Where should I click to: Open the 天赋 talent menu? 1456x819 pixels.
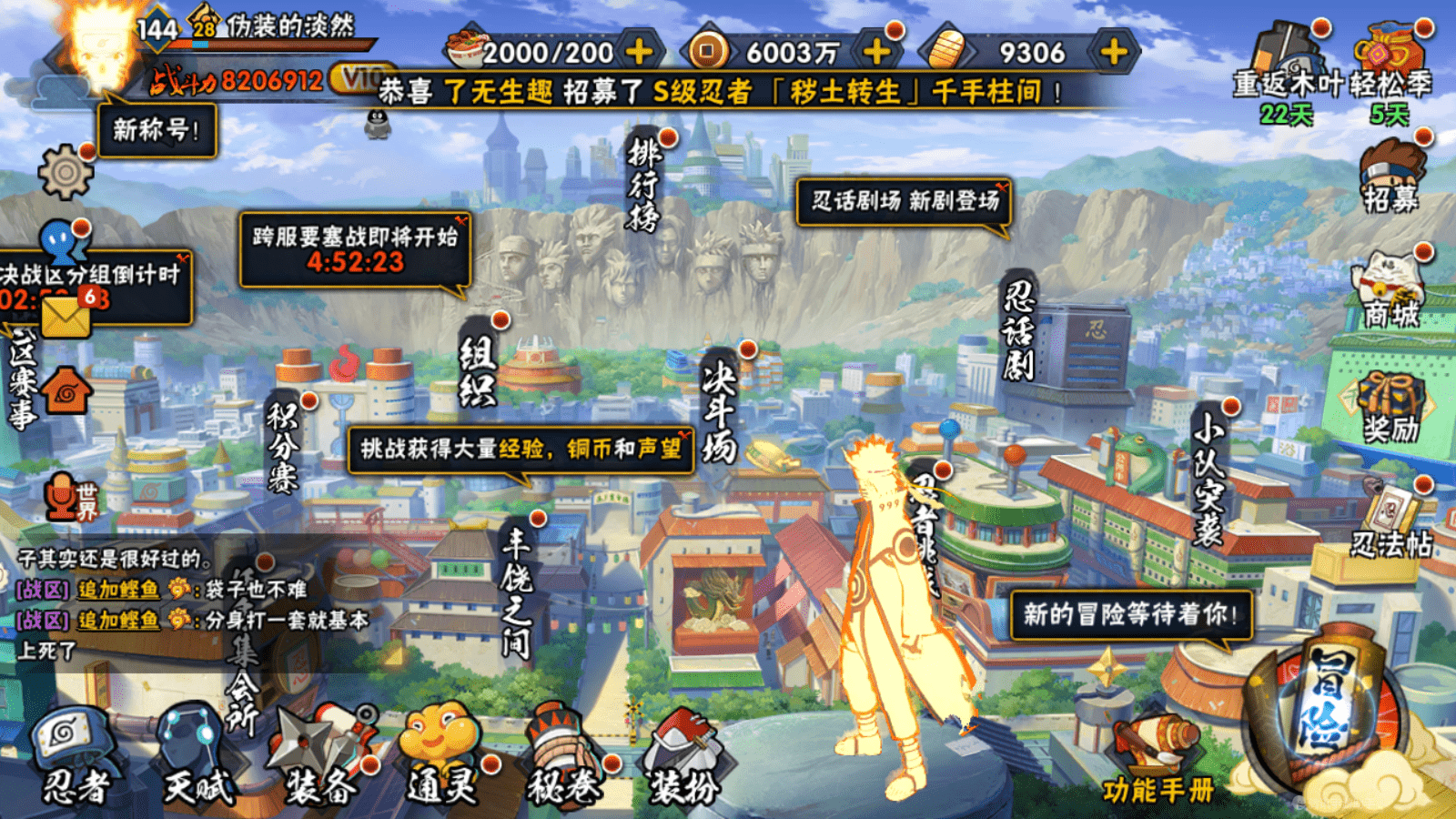(196, 757)
